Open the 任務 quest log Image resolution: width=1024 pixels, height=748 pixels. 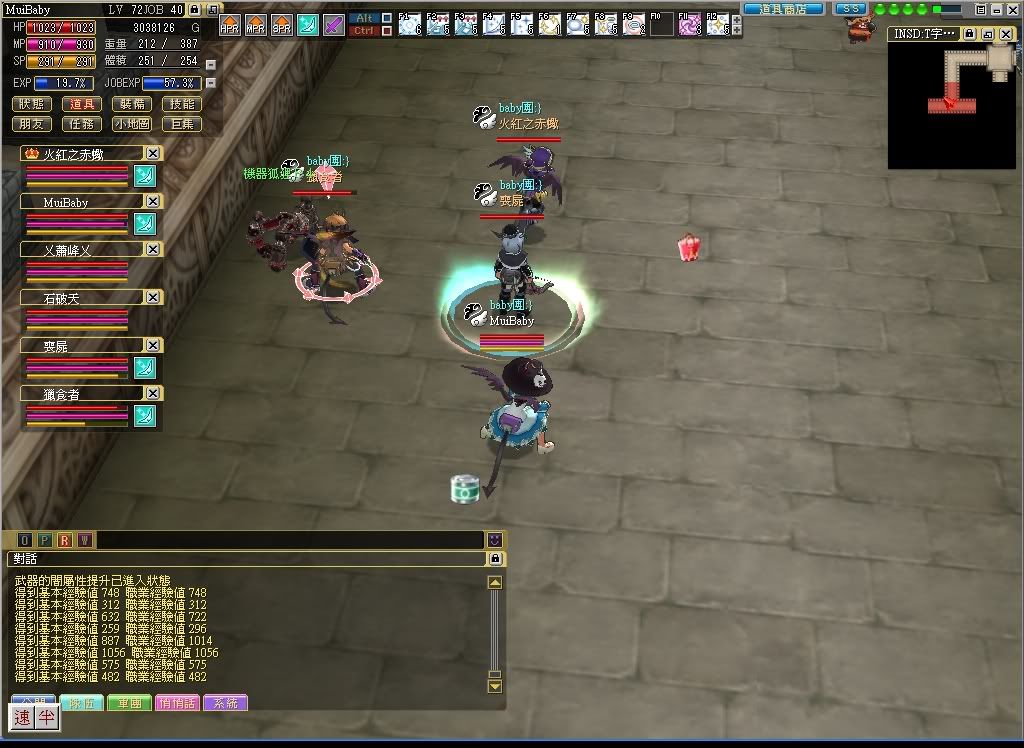[x=83, y=124]
